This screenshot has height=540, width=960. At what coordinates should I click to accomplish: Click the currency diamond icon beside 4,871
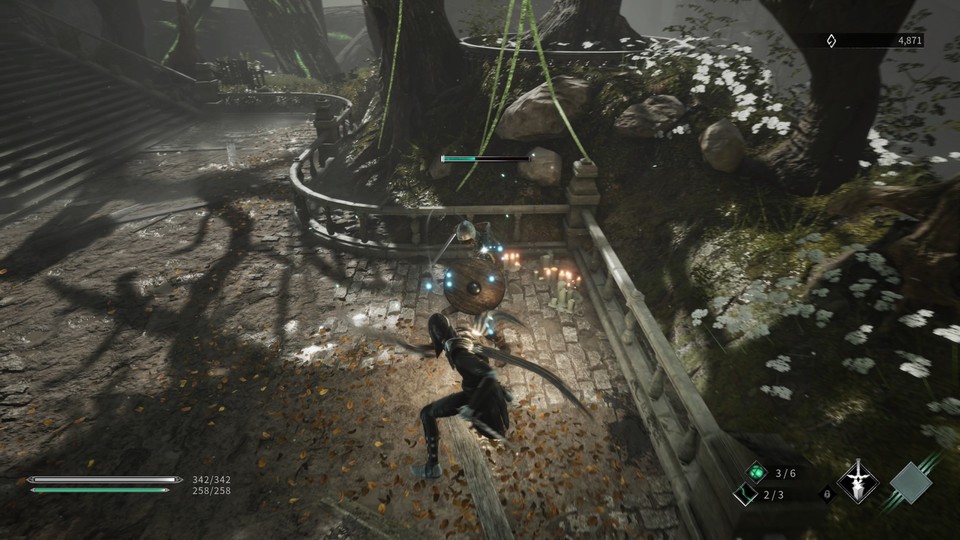pos(829,41)
